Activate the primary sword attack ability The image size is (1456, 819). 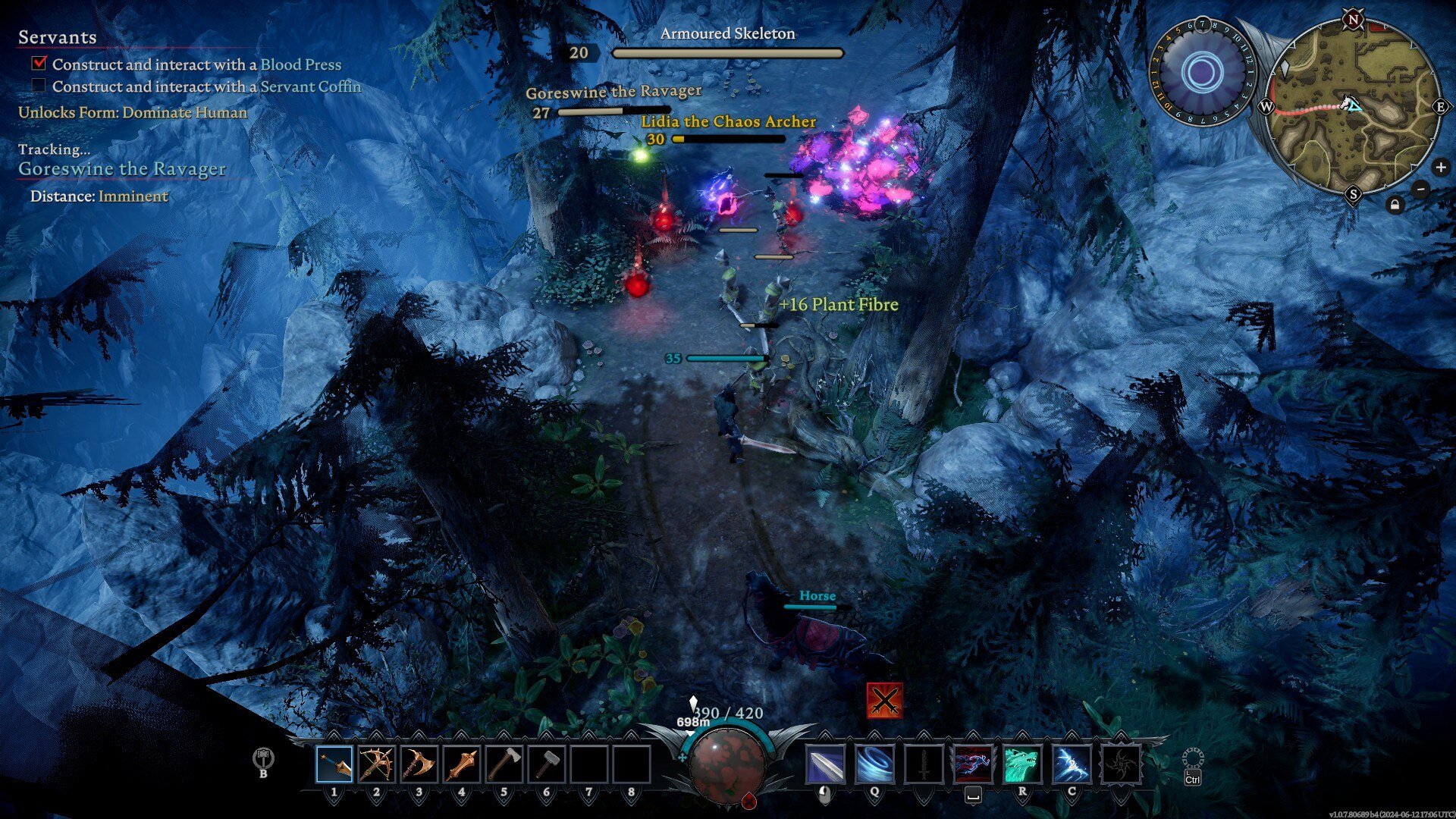[825, 764]
